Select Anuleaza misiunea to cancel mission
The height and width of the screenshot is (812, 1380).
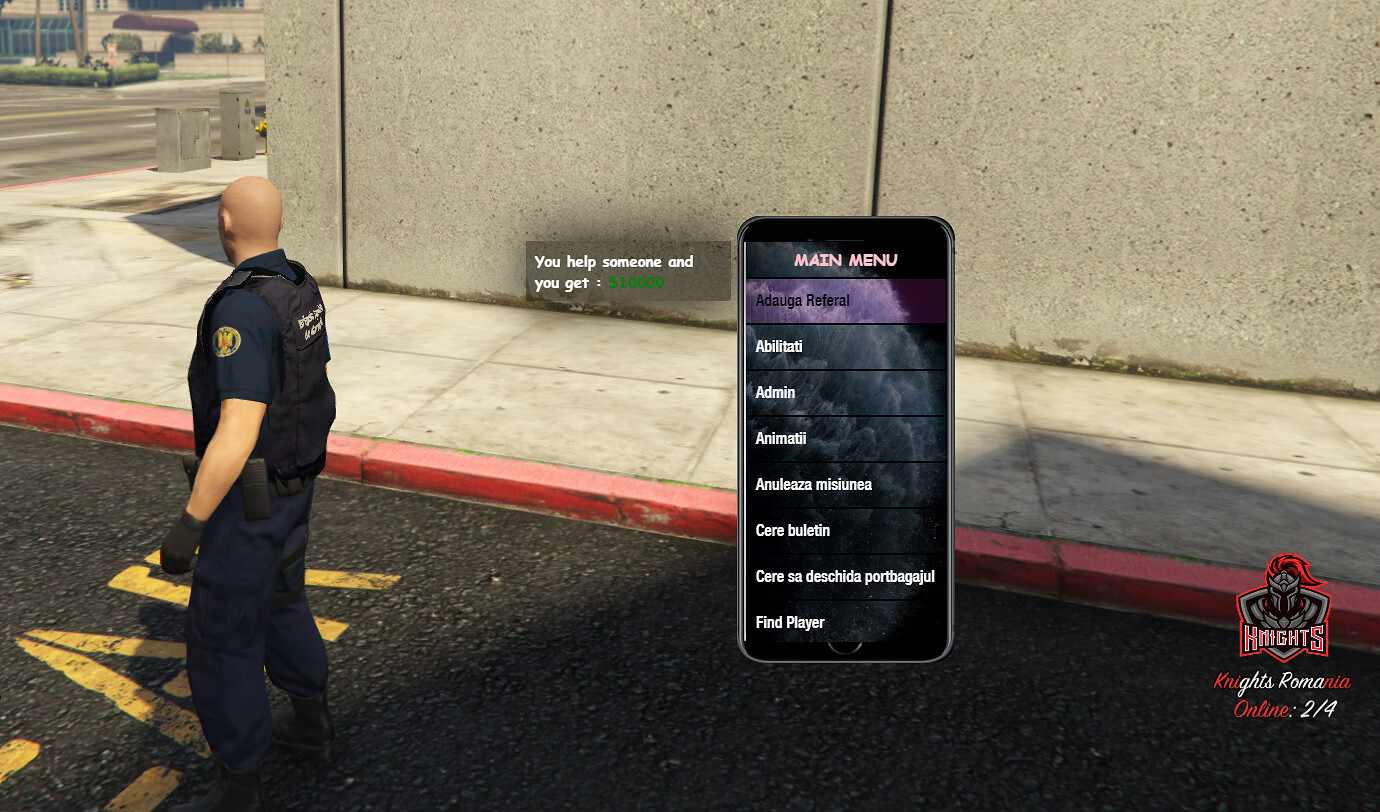click(845, 484)
